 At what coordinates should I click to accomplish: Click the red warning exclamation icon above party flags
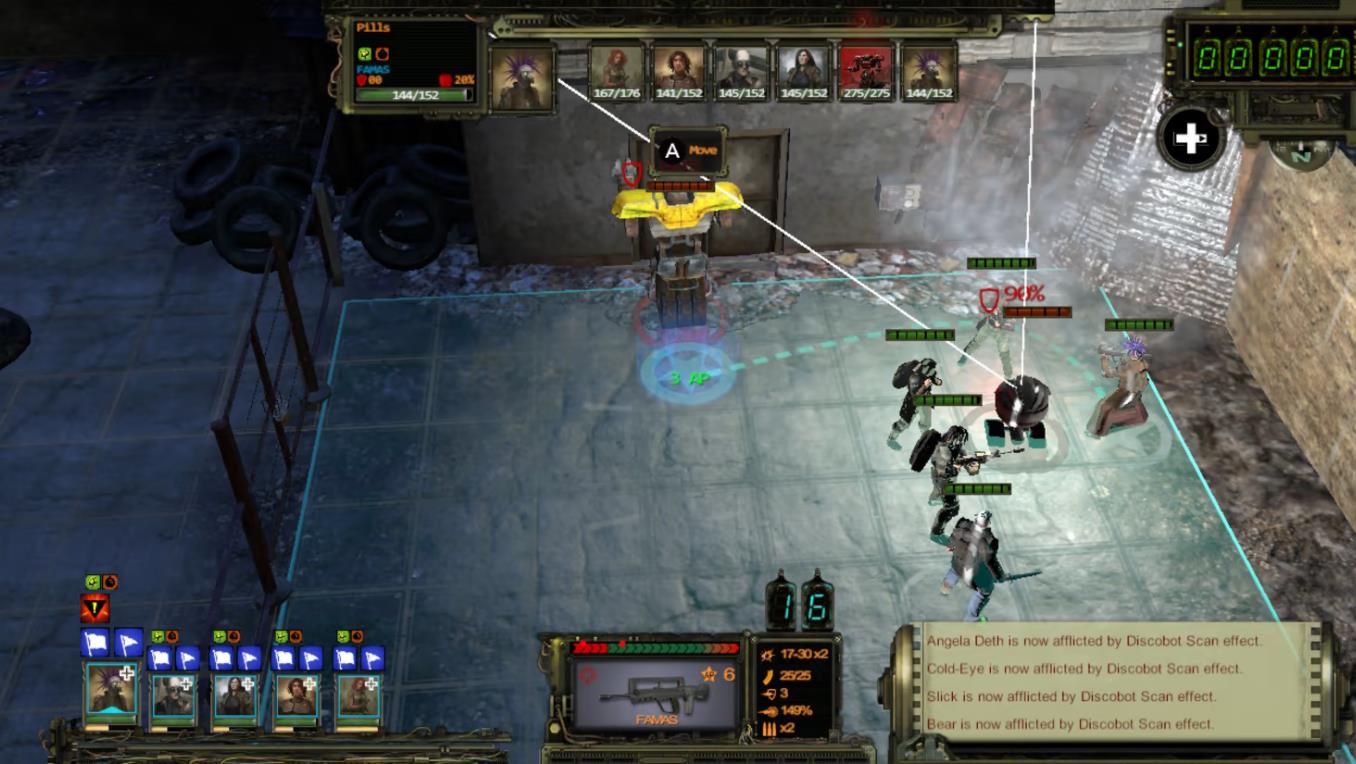click(x=94, y=608)
